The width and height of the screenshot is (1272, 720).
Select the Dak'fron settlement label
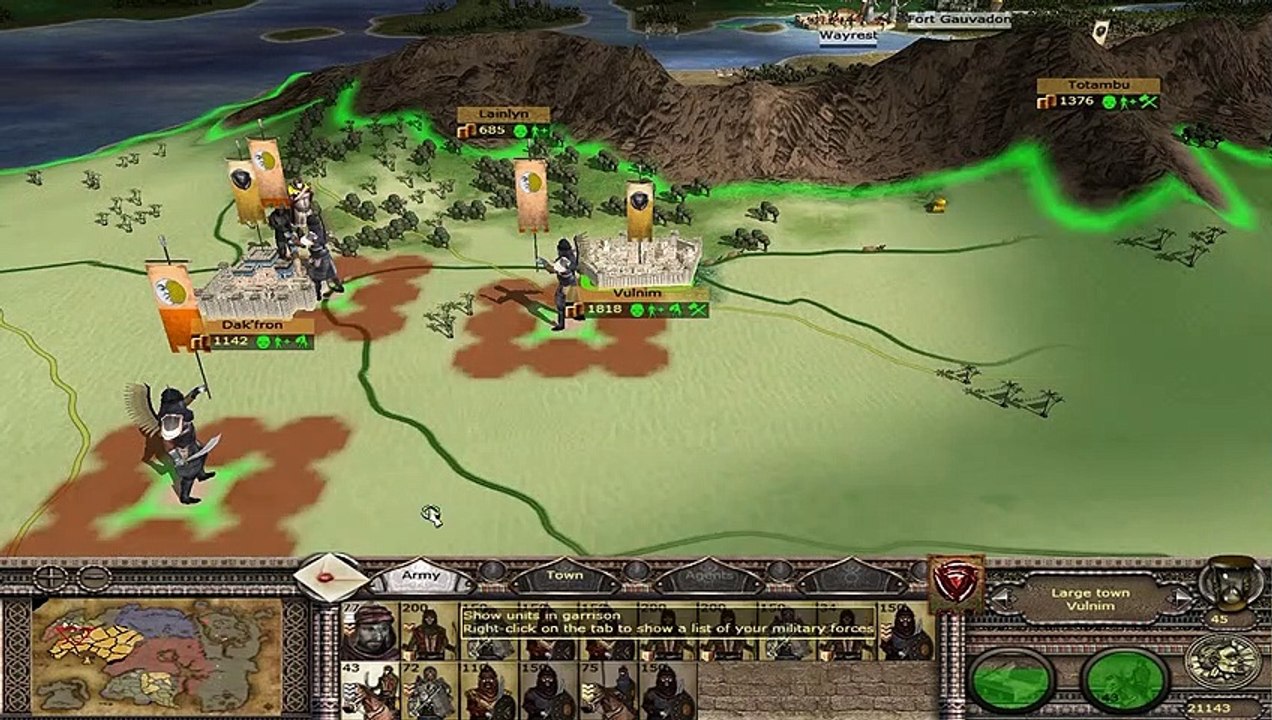pos(252,326)
